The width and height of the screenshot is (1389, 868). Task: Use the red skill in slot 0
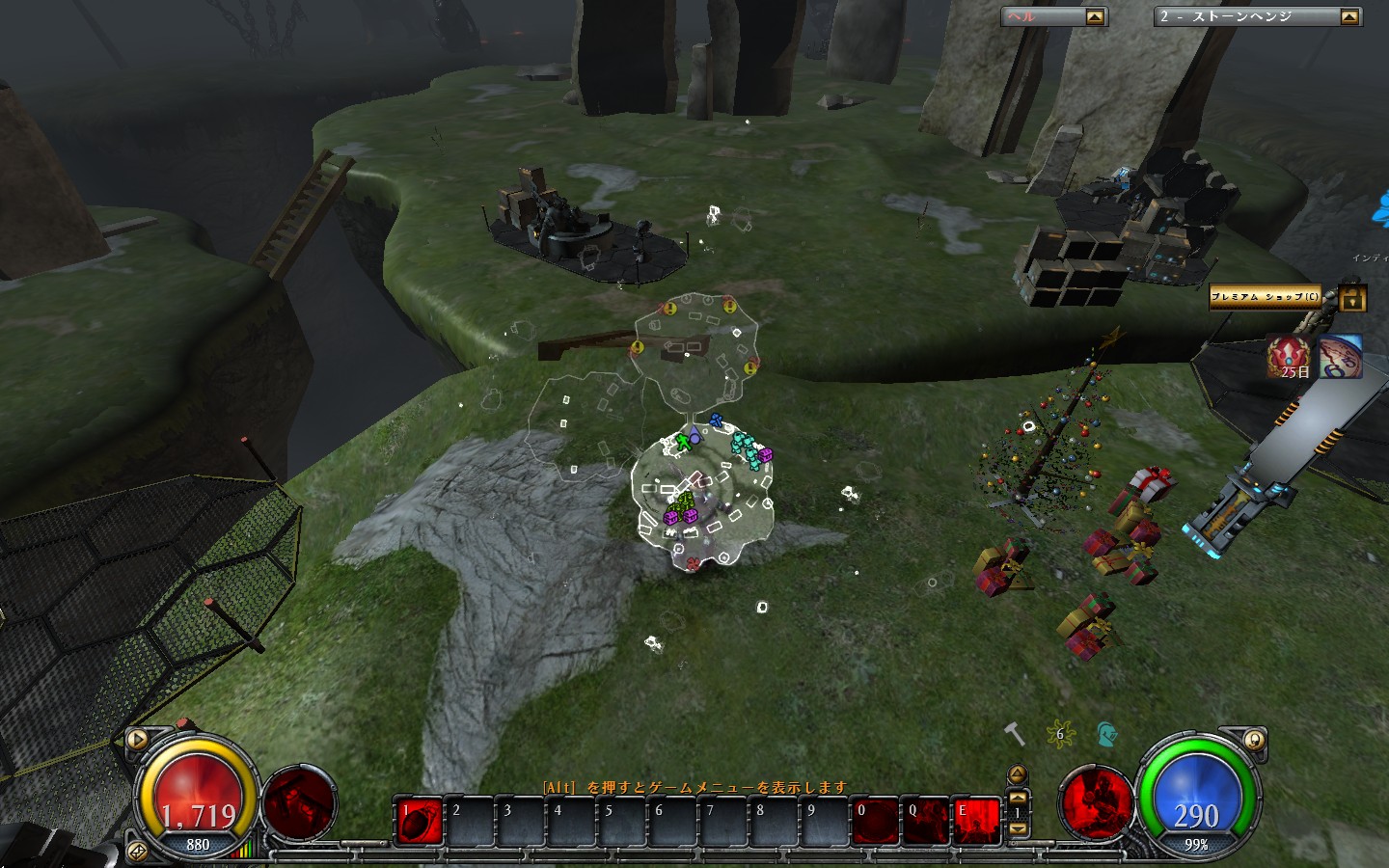click(x=875, y=821)
